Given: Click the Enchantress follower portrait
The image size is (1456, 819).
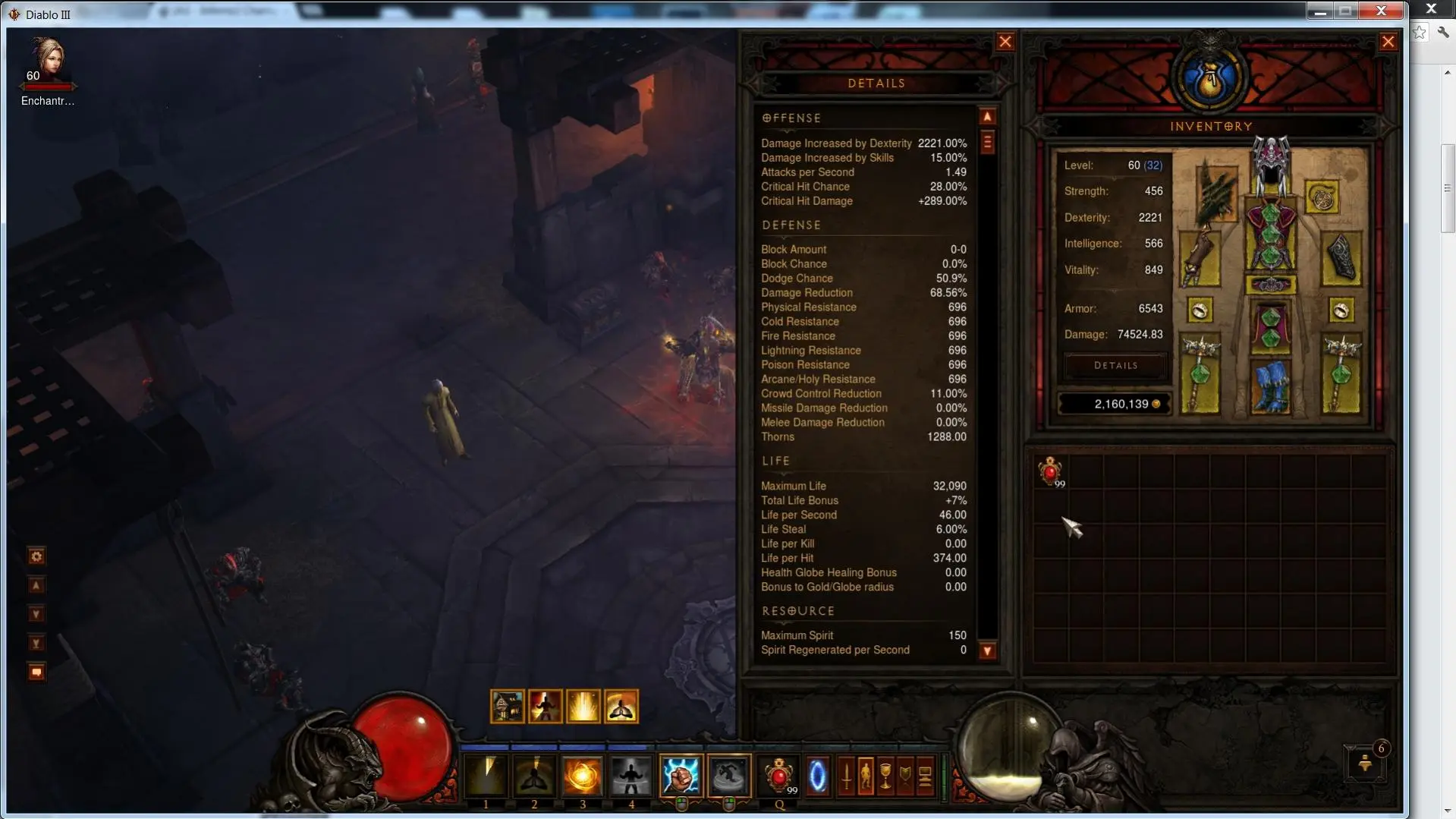Looking at the screenshot, I should 48,59.
